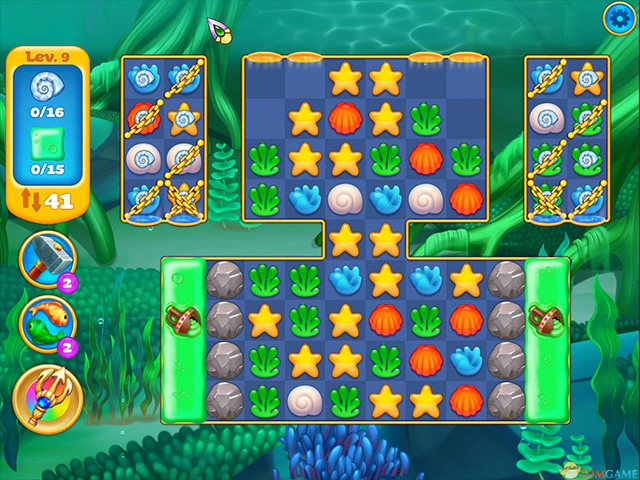The width and height of the screenshot is (640, 480).
Task: Open the settings gear menu
Action: (619, 17)
